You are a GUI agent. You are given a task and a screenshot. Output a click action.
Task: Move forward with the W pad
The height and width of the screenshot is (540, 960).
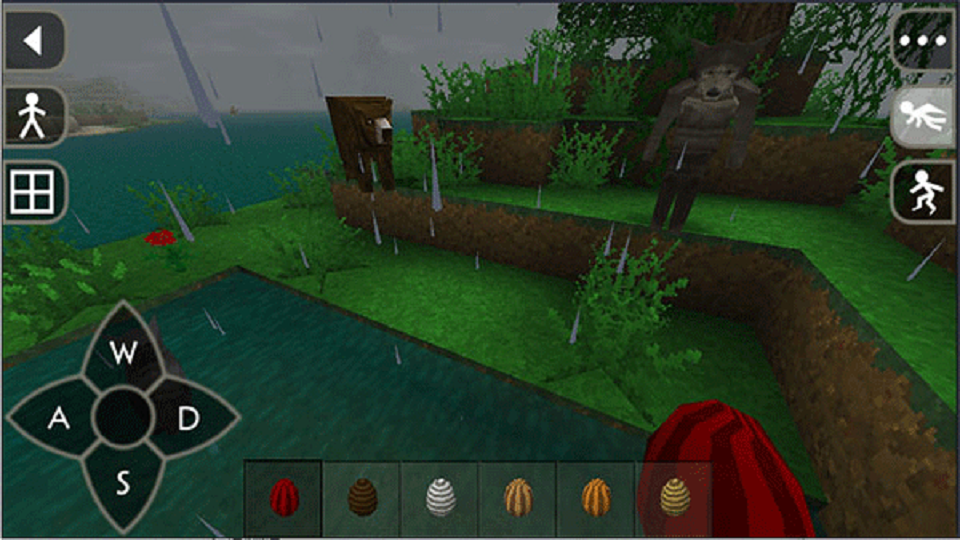[x=123, y=352]
